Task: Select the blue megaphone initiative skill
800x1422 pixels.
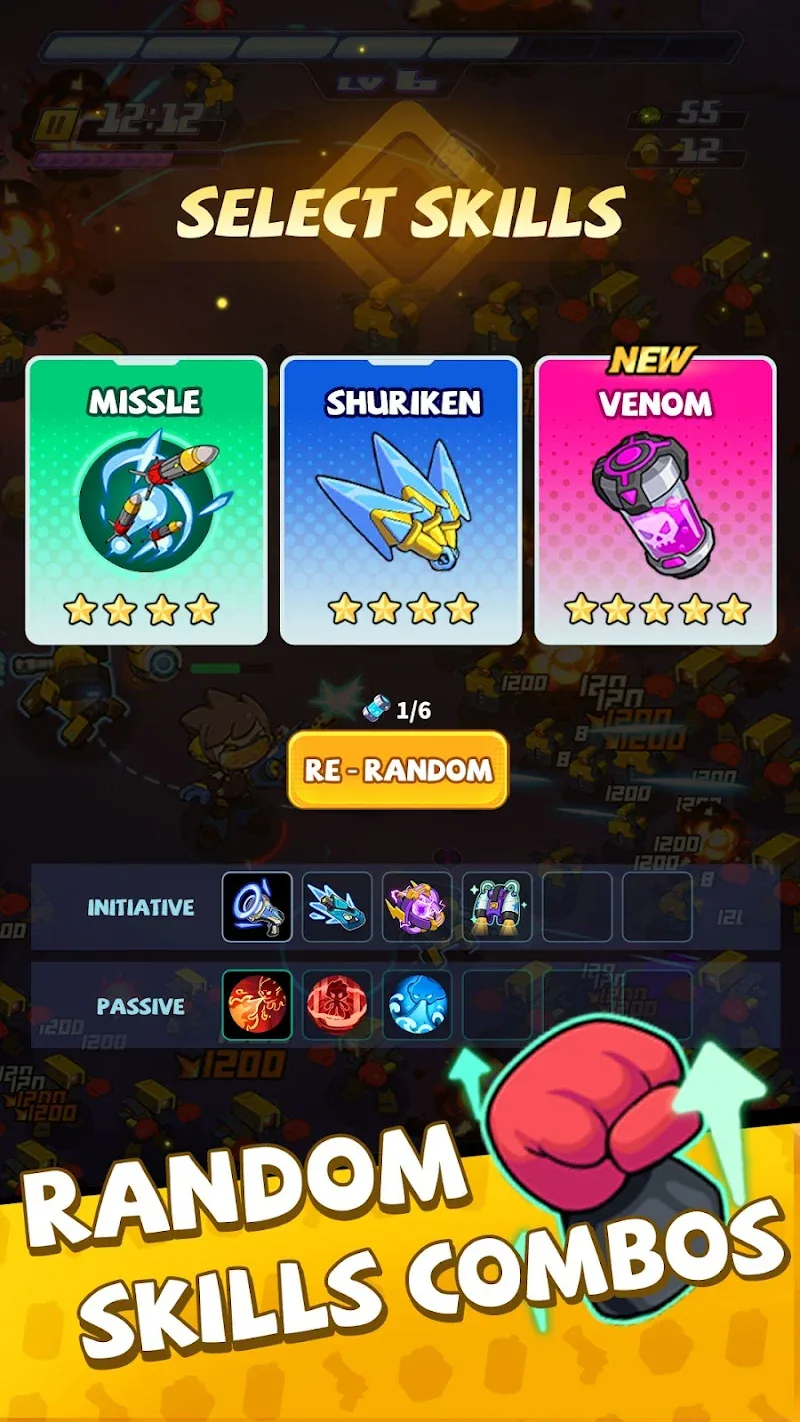Action: 257,907
